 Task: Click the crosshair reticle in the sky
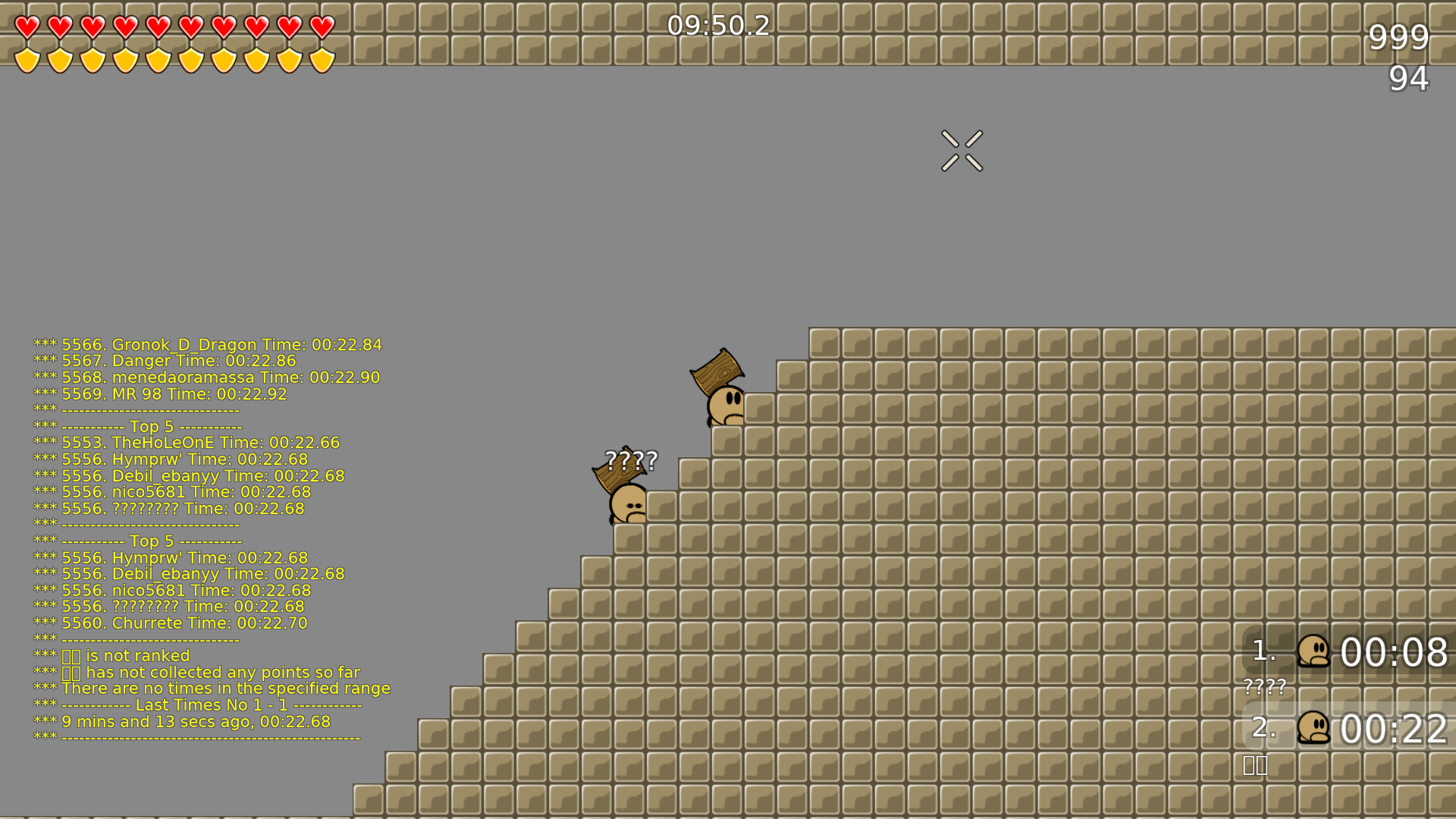[x=962, y=149]
